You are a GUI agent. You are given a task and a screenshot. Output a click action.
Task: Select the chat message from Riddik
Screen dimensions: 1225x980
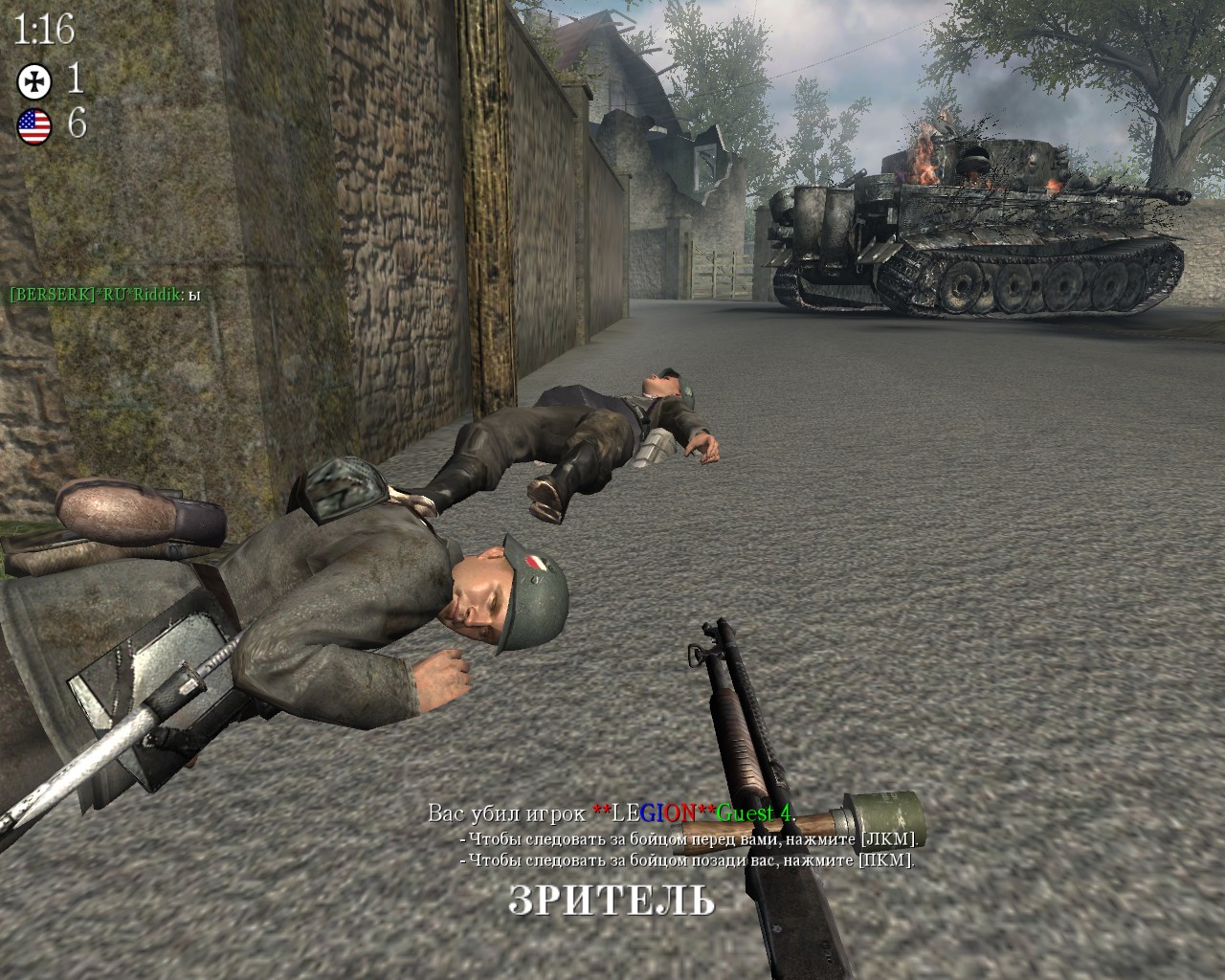click(104, 296)
